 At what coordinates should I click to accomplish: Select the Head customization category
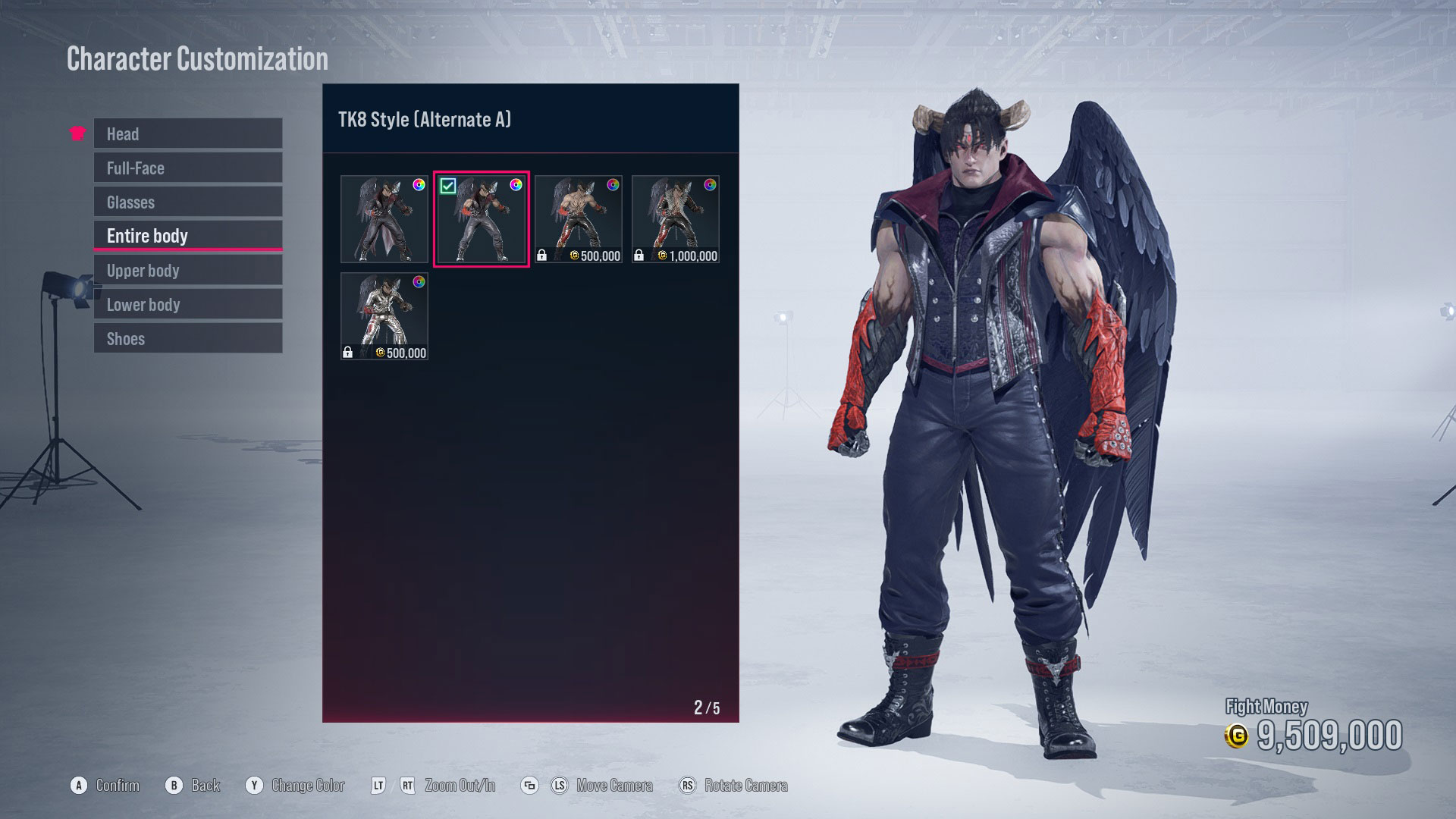coord(187,133)
